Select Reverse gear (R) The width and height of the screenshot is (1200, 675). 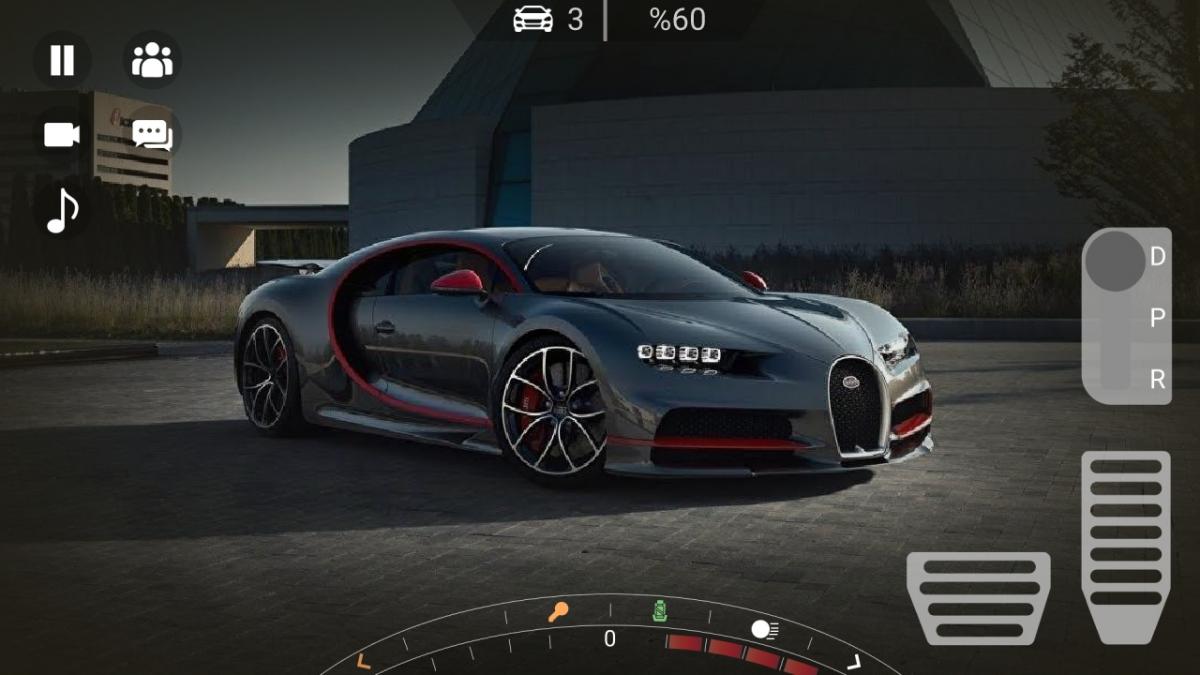[1157, 379]
